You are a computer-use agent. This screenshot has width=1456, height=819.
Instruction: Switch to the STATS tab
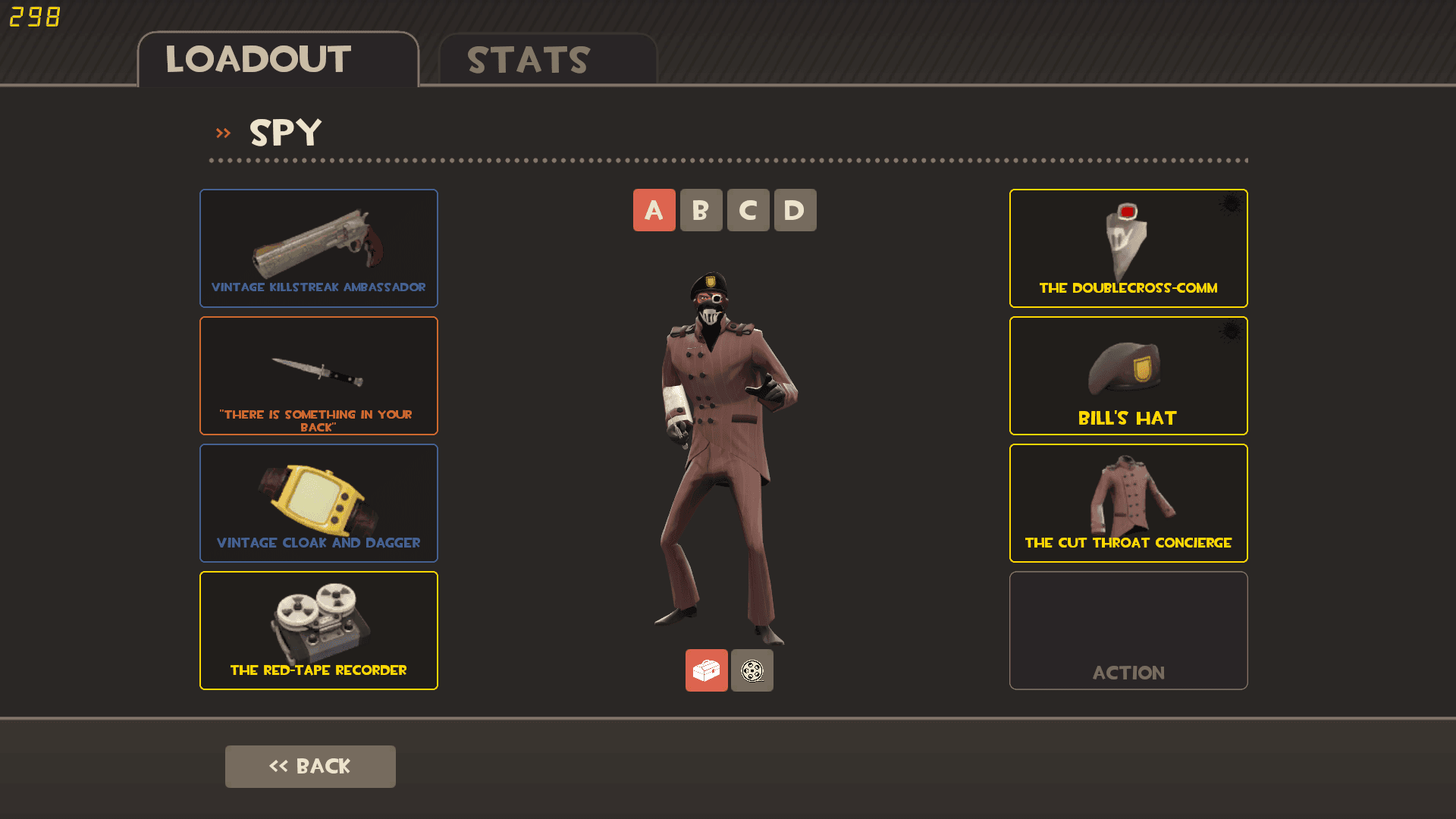pyautogui.click(x=528, y=59)
